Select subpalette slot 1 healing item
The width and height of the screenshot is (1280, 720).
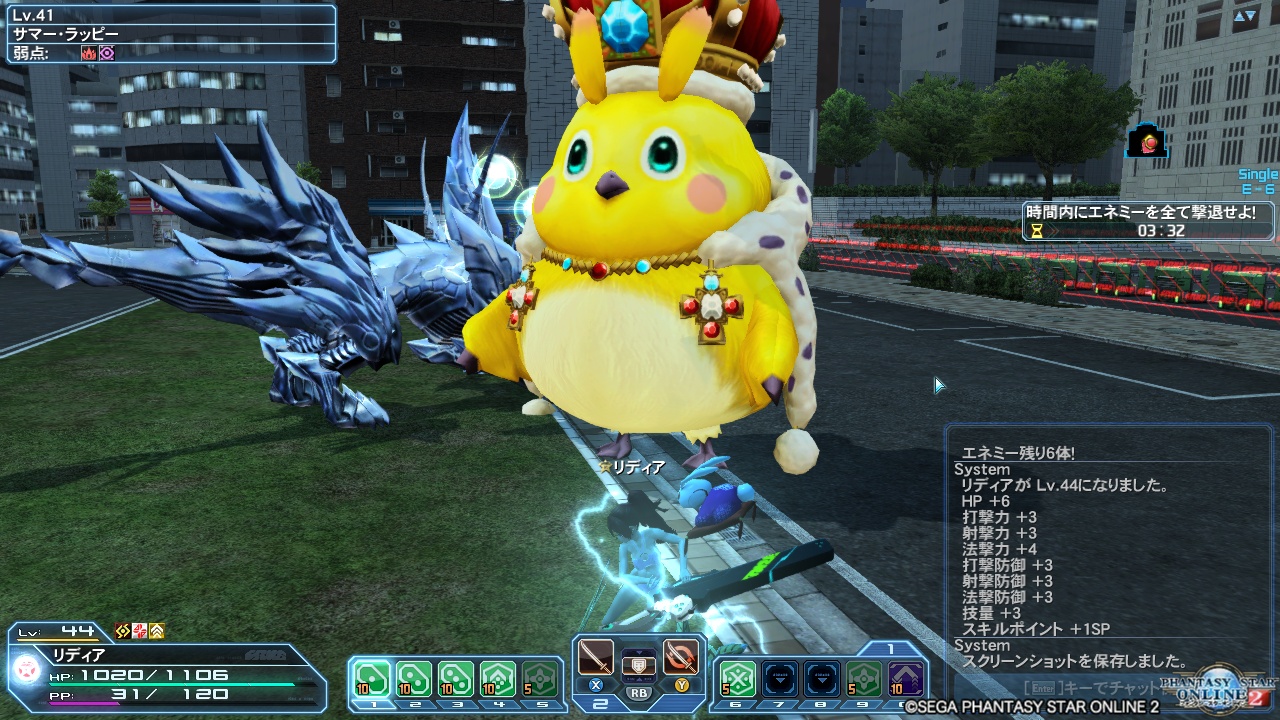372,676
